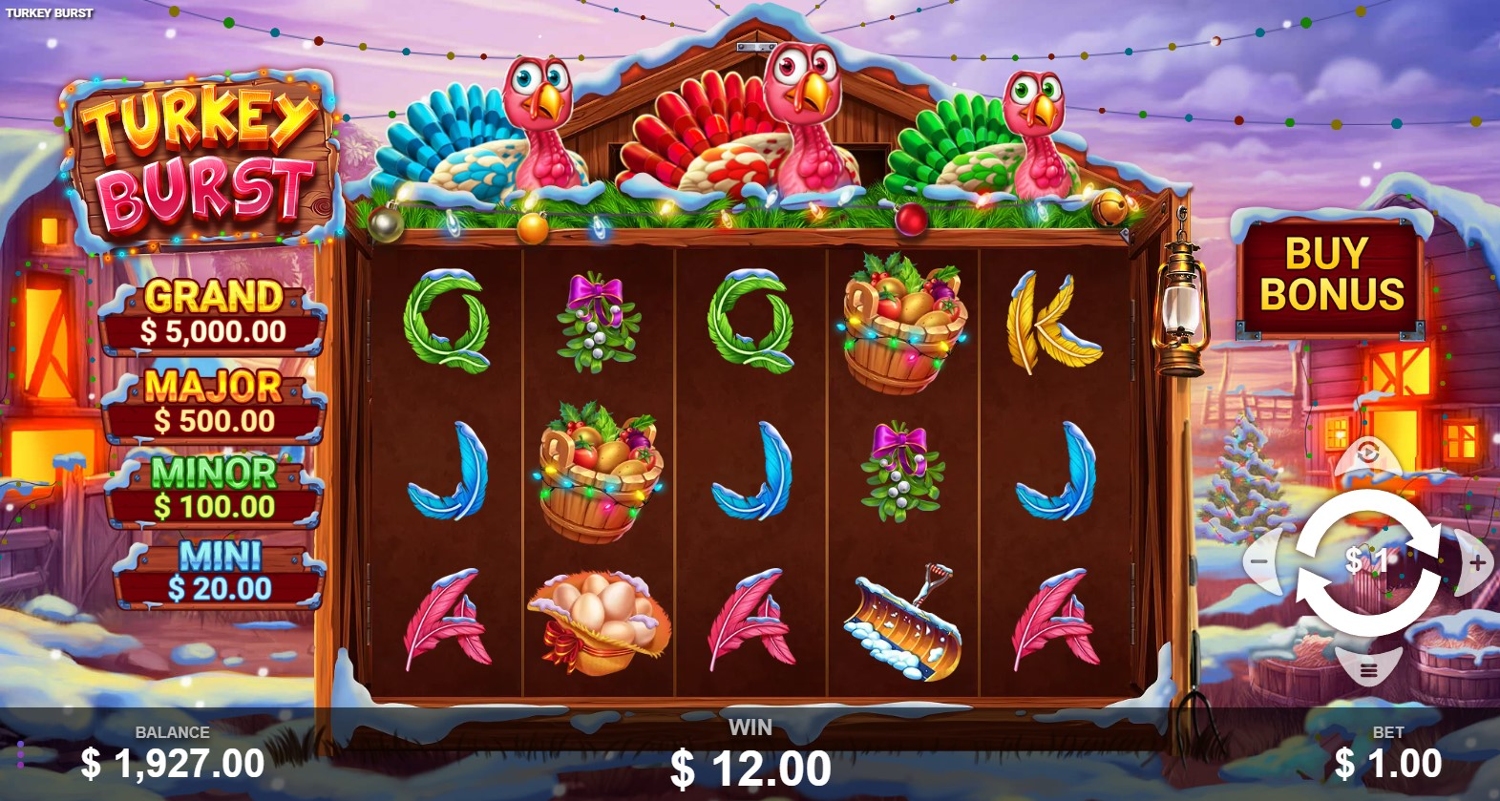Screen dimensions: 1500x801
Task: Open the three-dot options beside the balance
Action: click(x=20, y=755)
